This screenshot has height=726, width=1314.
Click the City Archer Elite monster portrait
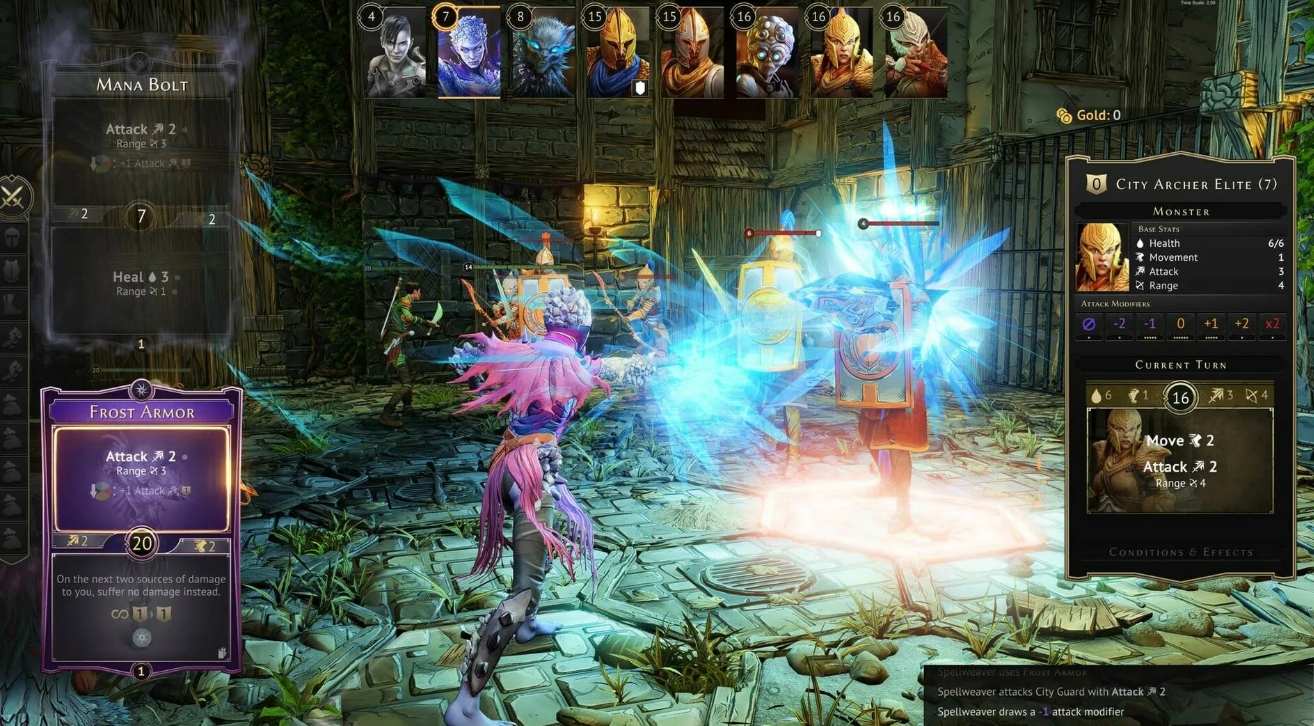(x=1102, y=257)
